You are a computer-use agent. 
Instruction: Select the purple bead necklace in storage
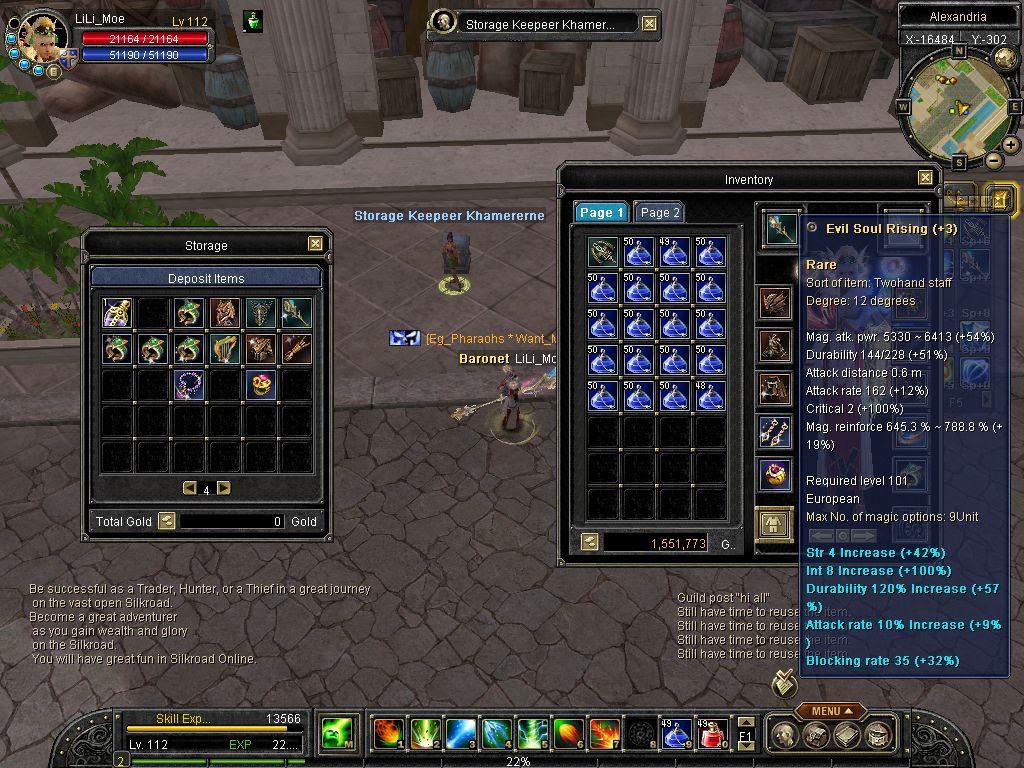[188, 385]
